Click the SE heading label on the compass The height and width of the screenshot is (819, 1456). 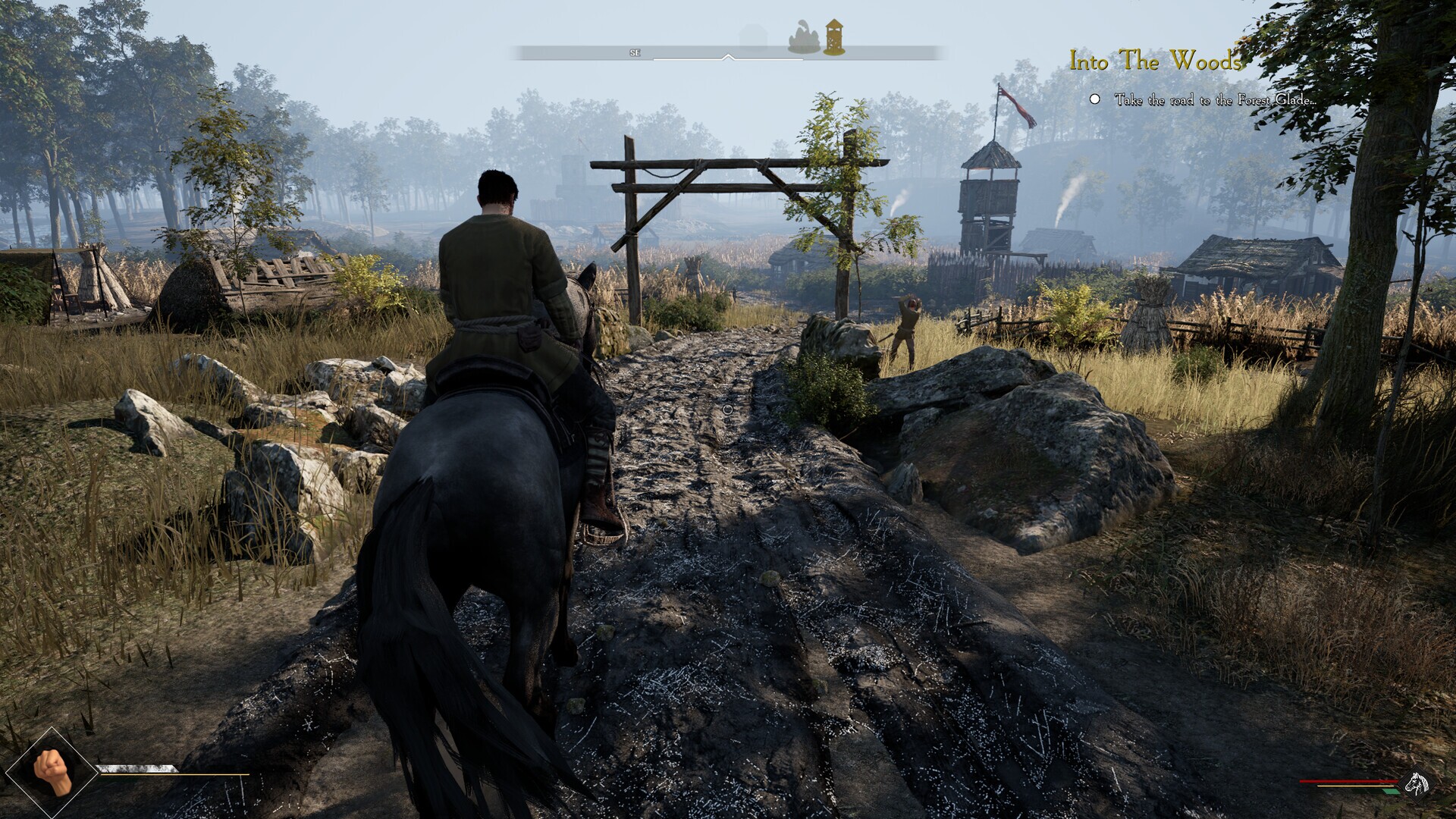coord(635,53)
